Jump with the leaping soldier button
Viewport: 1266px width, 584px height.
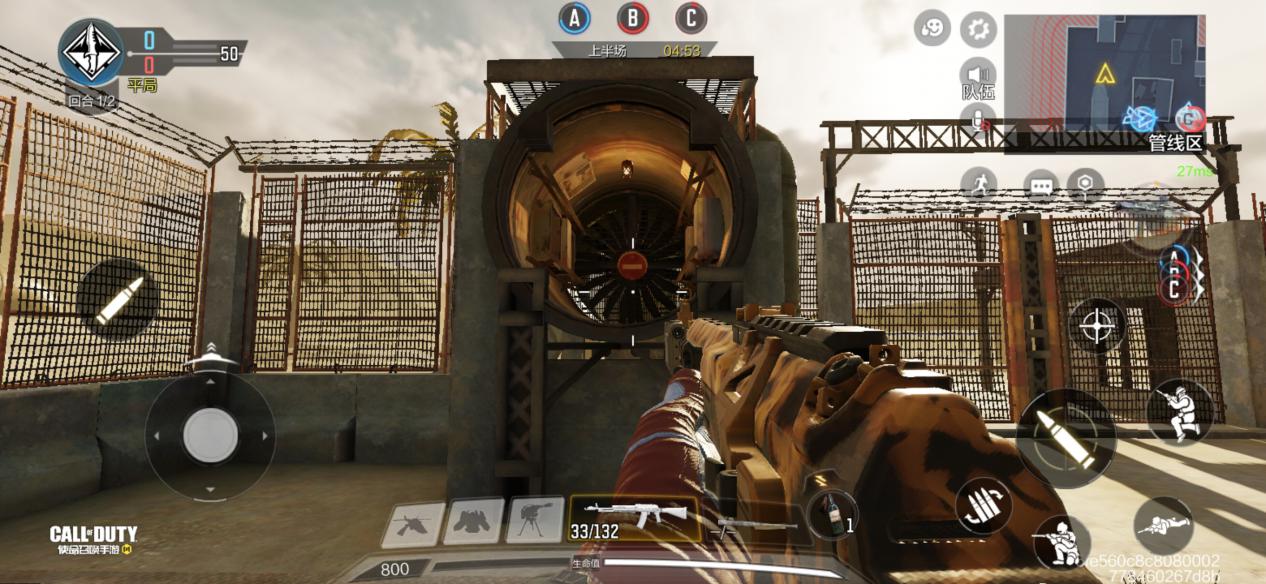tap(1179, 410)
